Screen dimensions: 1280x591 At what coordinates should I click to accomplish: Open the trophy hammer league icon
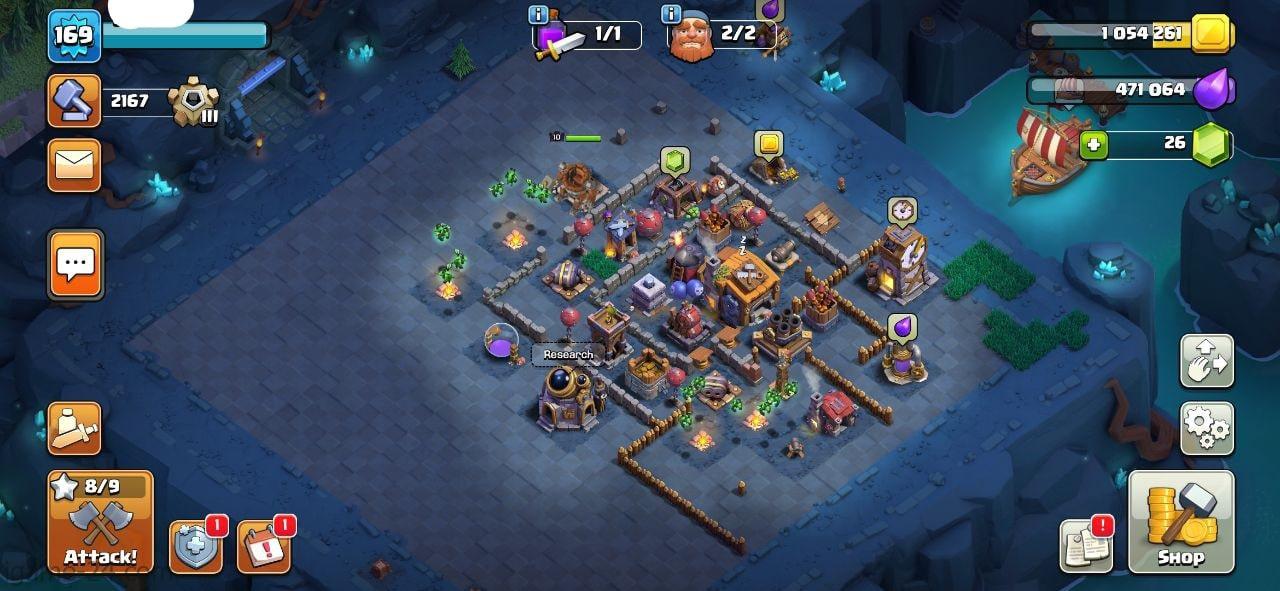[74, 101]
